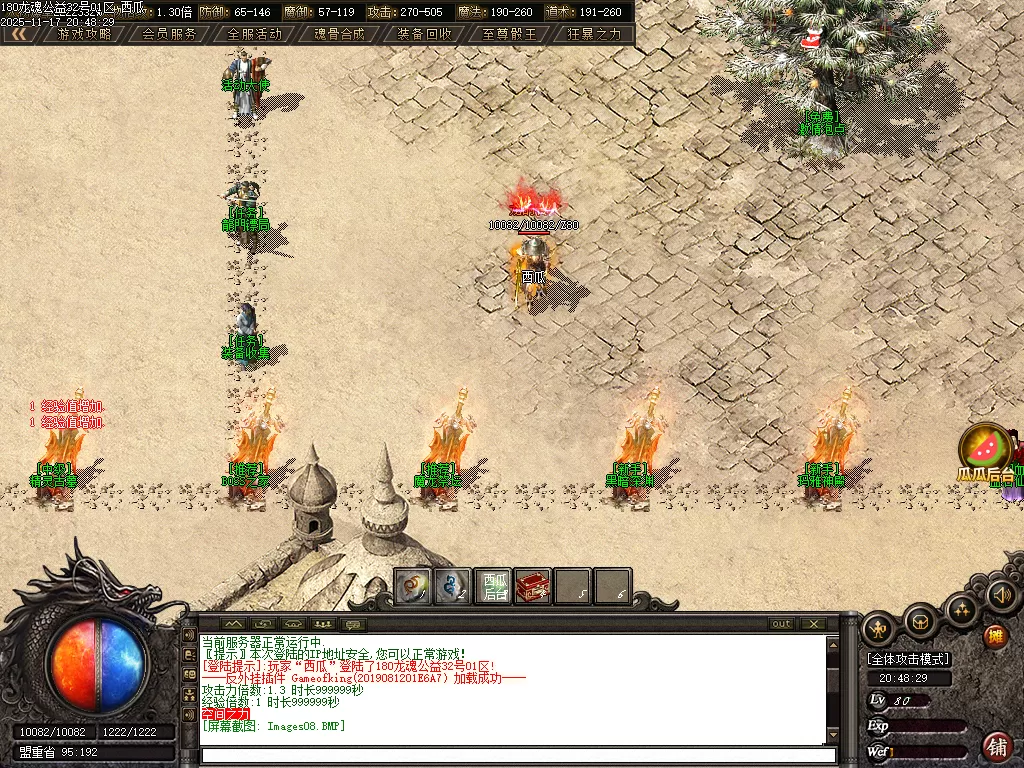This screenshot has height=768, width=1024.
Task: Collapse the top menu bar with the double-arrow button
Action: click(x=19, y=33)
